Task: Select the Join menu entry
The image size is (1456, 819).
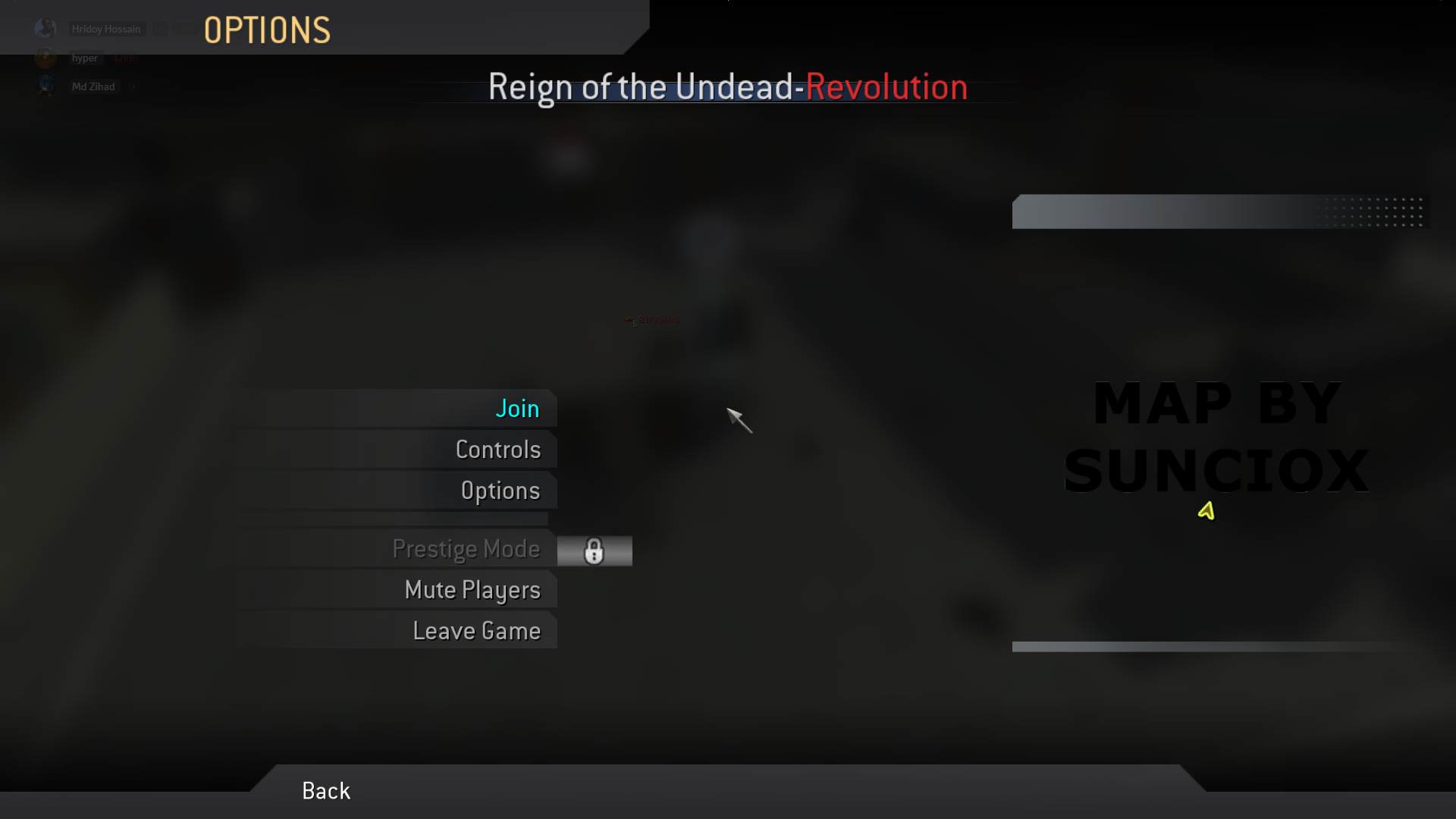Action: [517, 408]
